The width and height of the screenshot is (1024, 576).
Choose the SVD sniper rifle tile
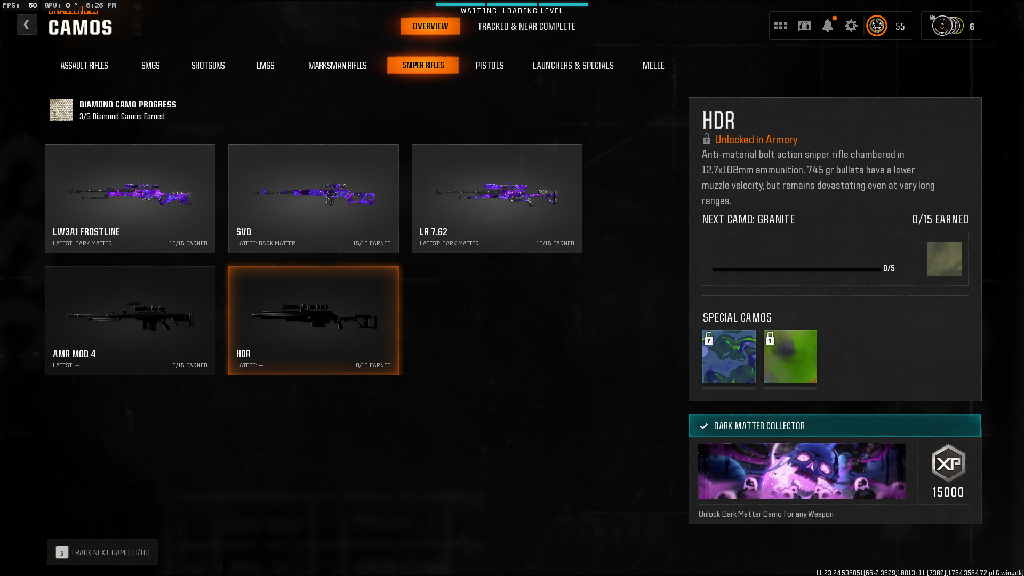(313, 198)
